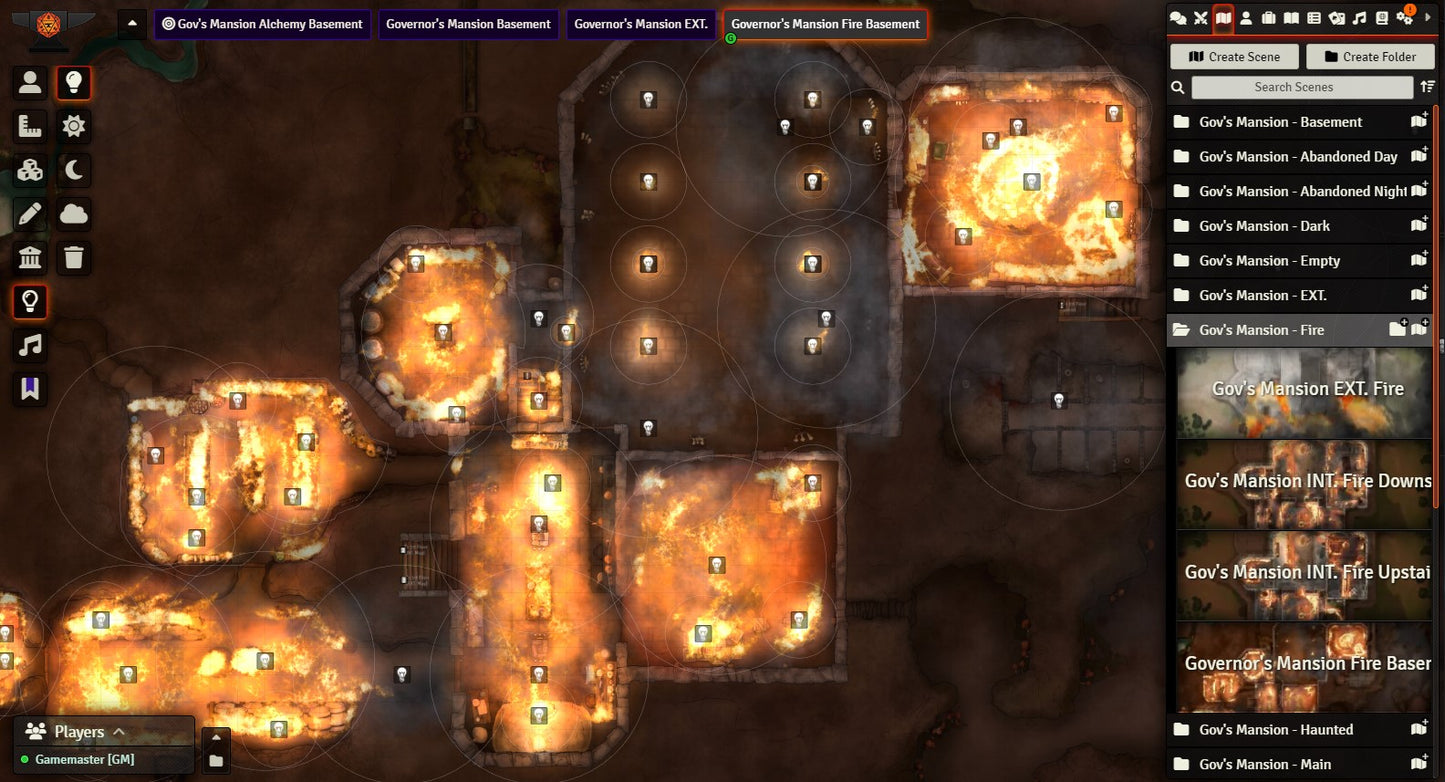Click the Create Scene button
Viewport: 1445px width, 782px height.
pos(1234,57)
